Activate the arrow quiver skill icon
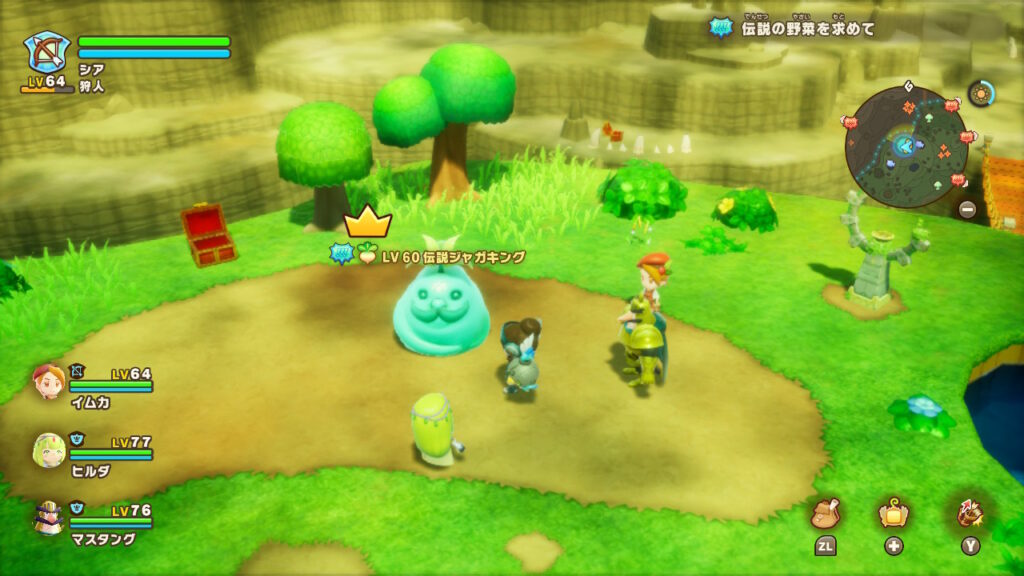 [970, 514]
